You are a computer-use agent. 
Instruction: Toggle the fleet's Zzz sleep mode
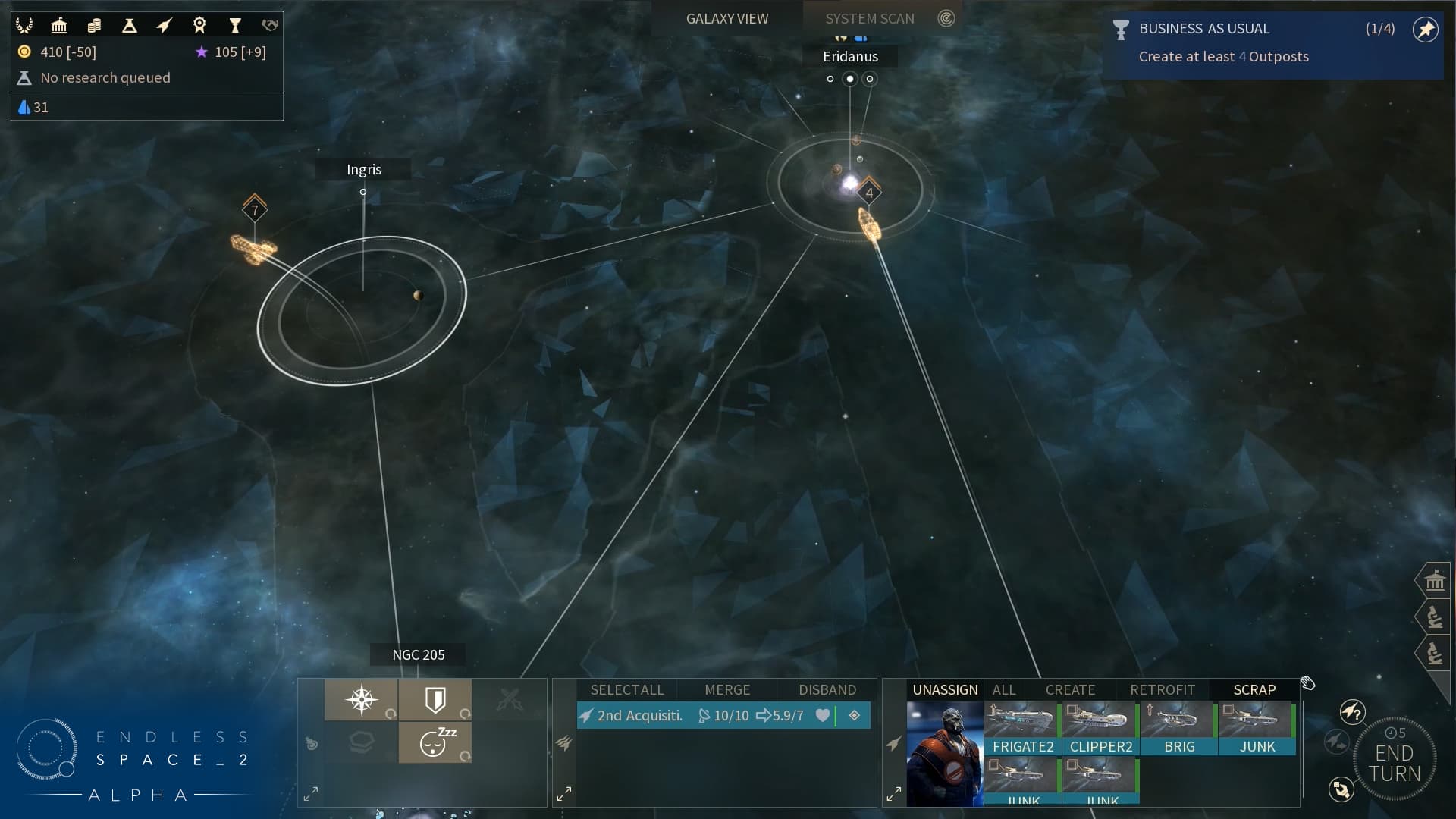(x=435, y=743)
